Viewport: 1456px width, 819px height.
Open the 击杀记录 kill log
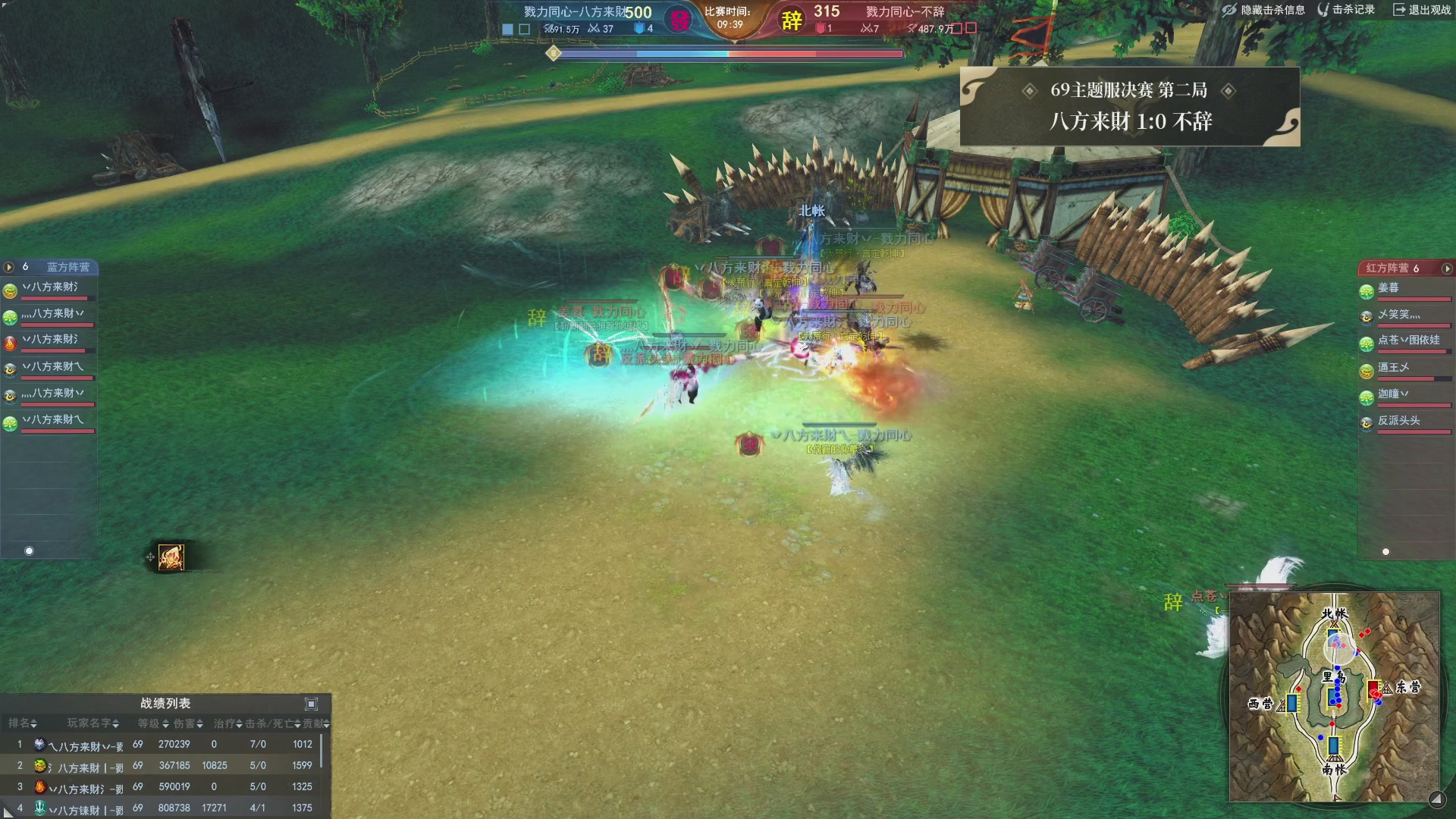click(x=1347, y=10)
